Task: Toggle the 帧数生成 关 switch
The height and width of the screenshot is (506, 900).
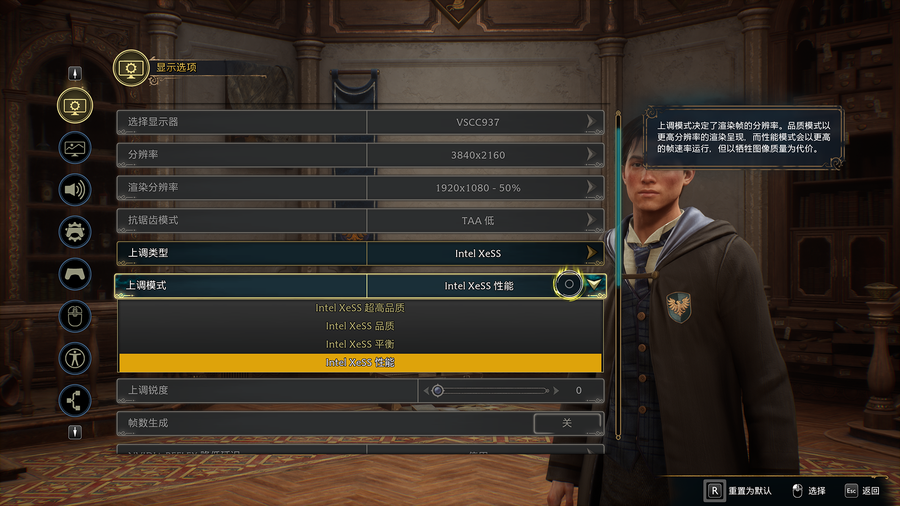Action: point(567,423)
